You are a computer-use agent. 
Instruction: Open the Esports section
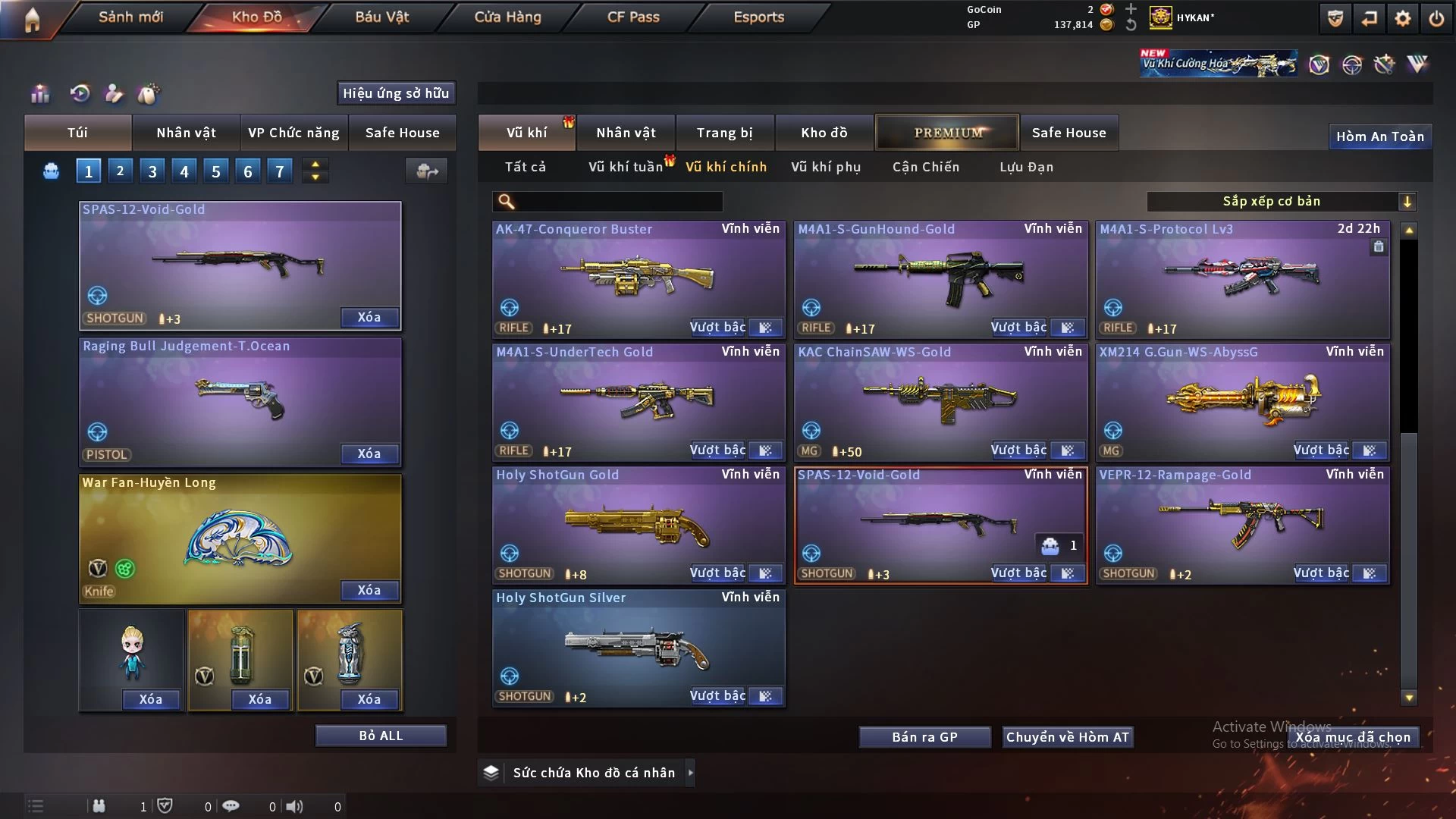pyautogui.click(x=758, y=17)
